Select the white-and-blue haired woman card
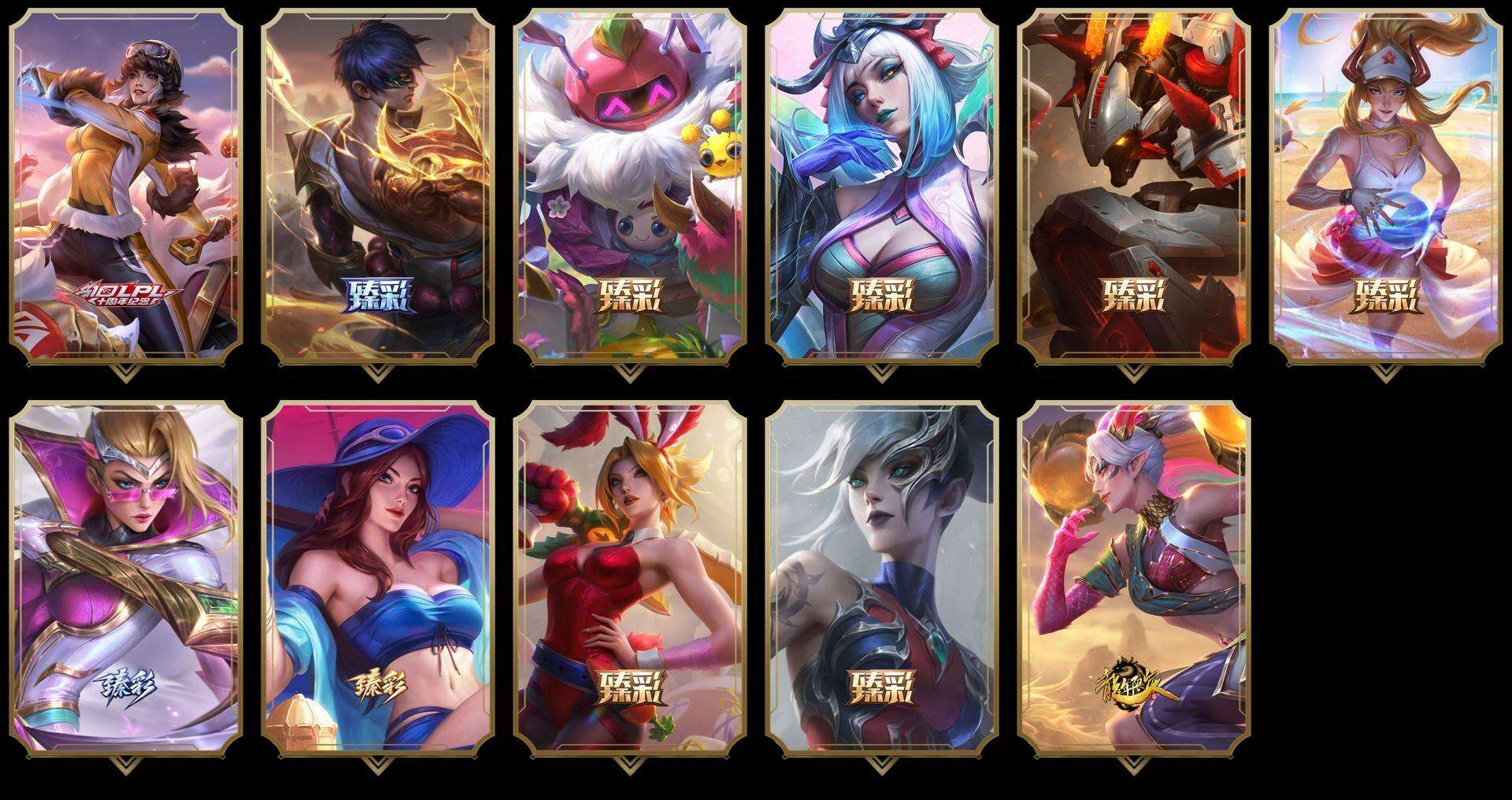This screenshot has height=800, width=1512. 882,186
